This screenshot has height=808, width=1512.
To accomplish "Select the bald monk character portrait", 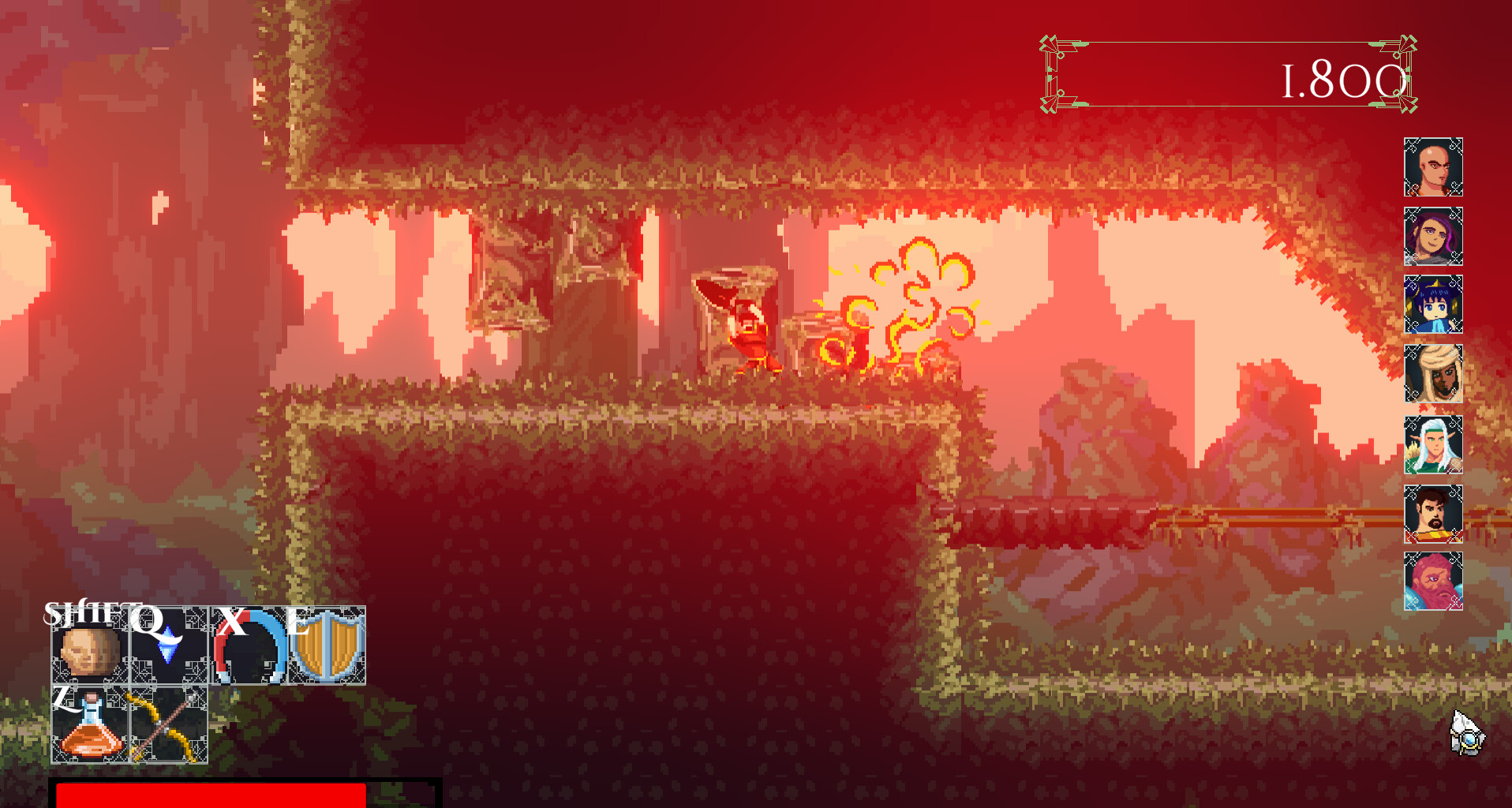I will point(1433,167).
